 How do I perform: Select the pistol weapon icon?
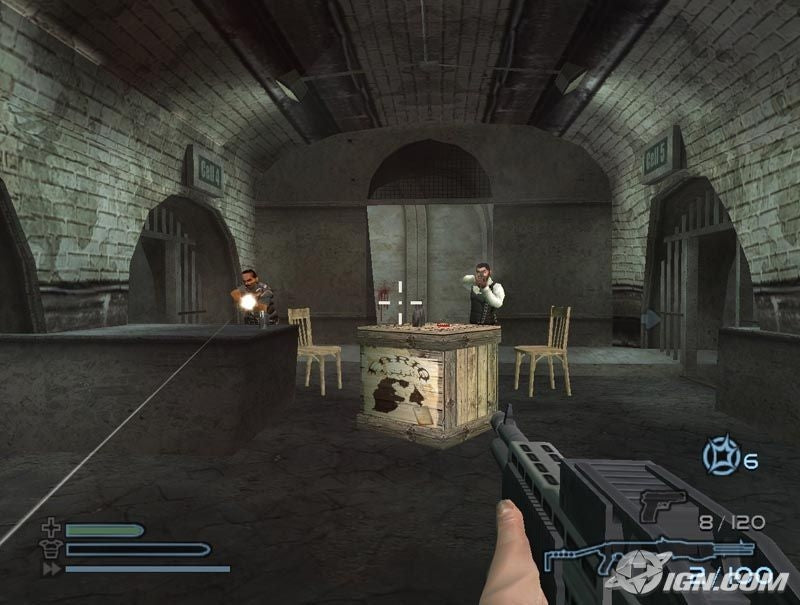(x=662, y=504)
